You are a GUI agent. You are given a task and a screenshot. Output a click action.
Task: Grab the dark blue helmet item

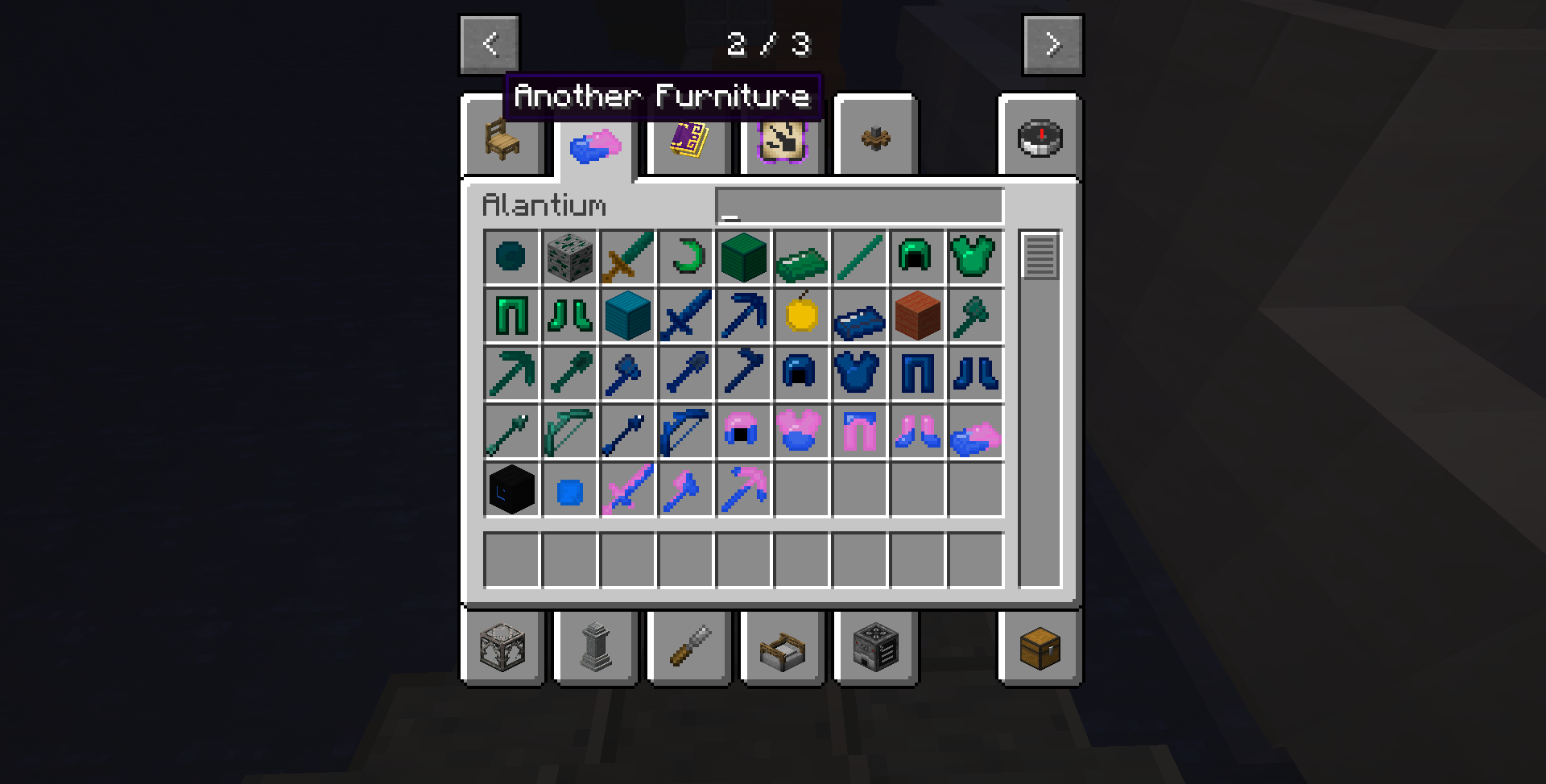tap(801, 373)
